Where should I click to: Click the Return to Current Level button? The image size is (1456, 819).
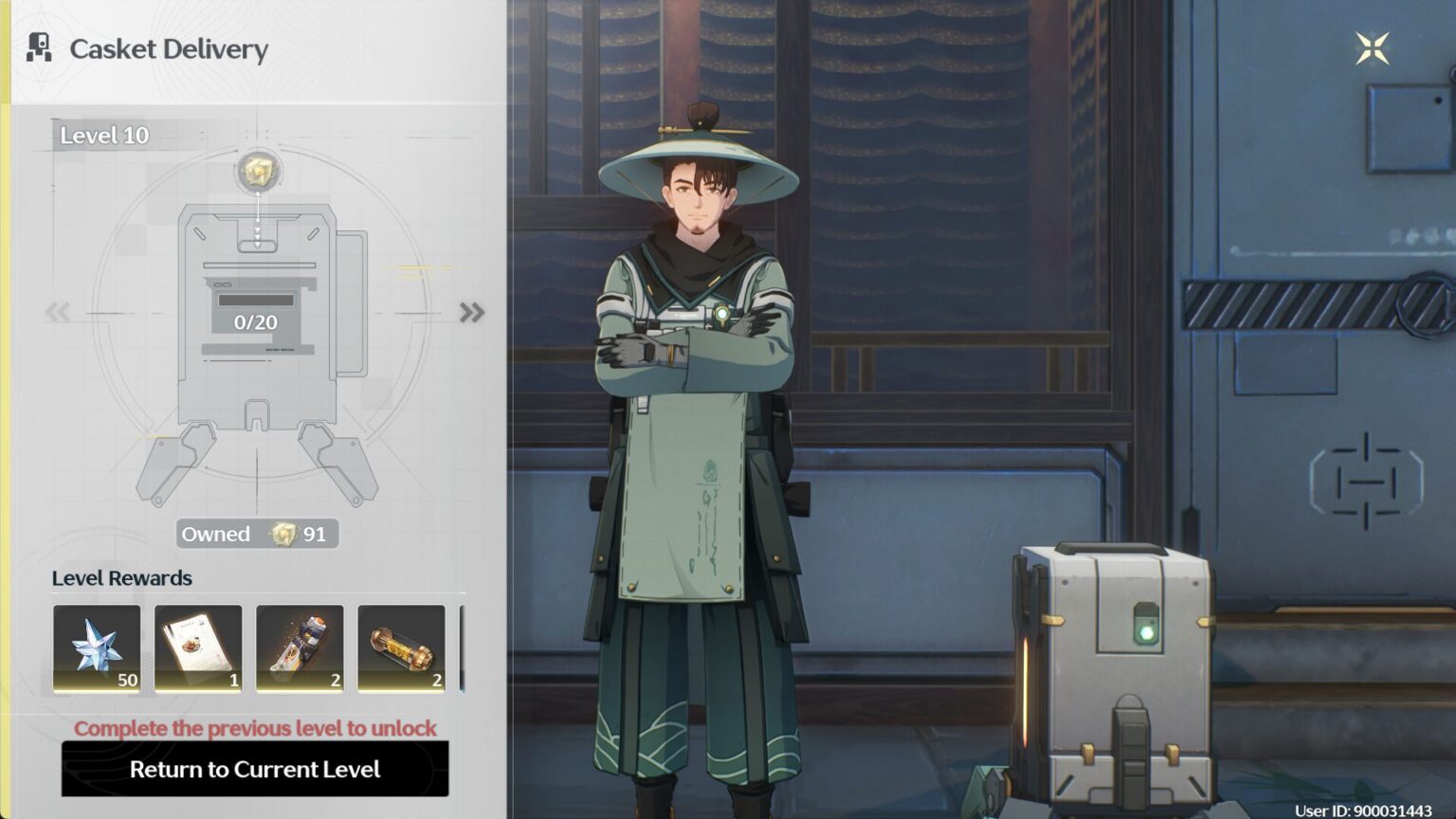[255, 769]
